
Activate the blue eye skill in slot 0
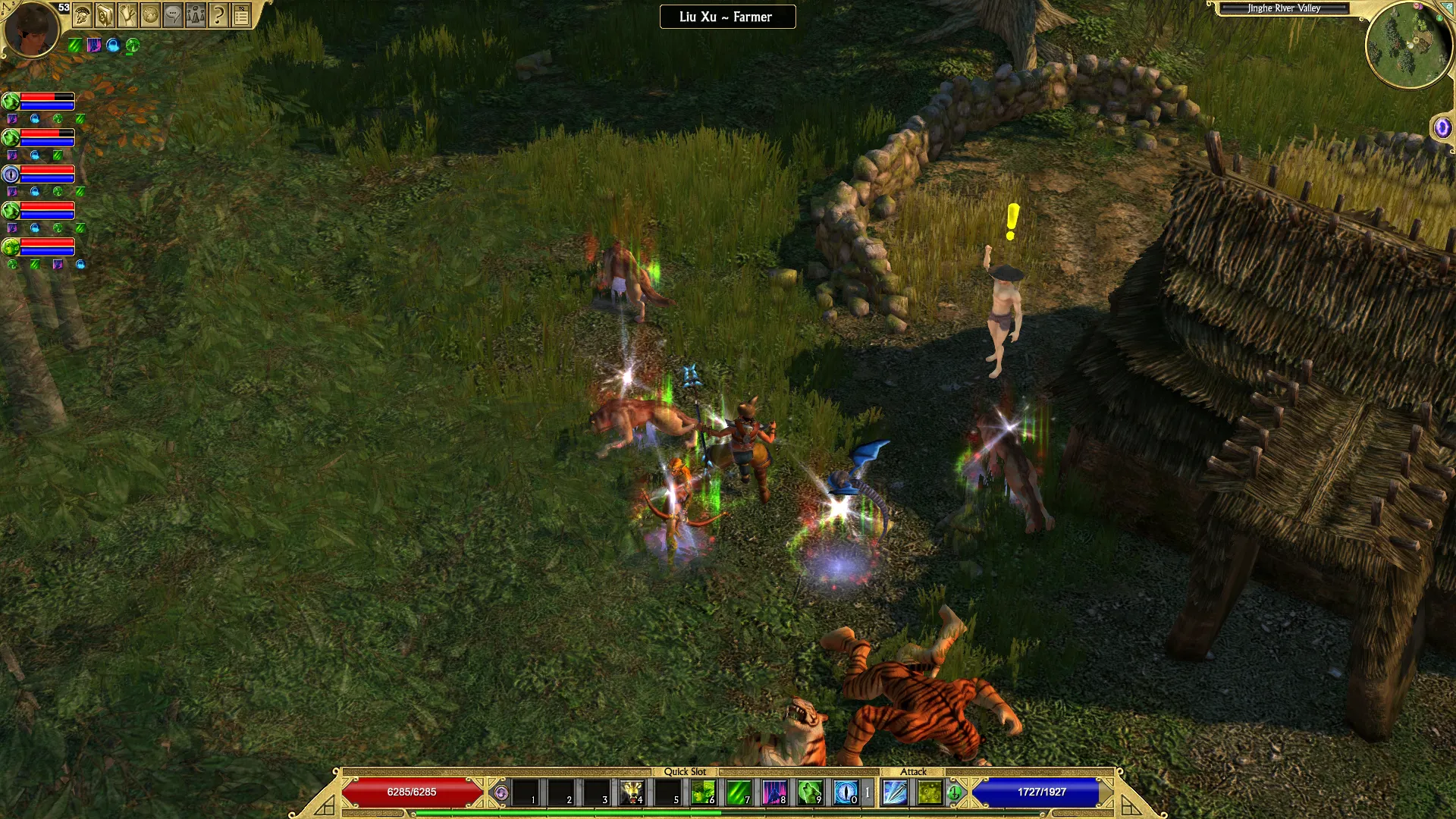[x=846, y=792]
